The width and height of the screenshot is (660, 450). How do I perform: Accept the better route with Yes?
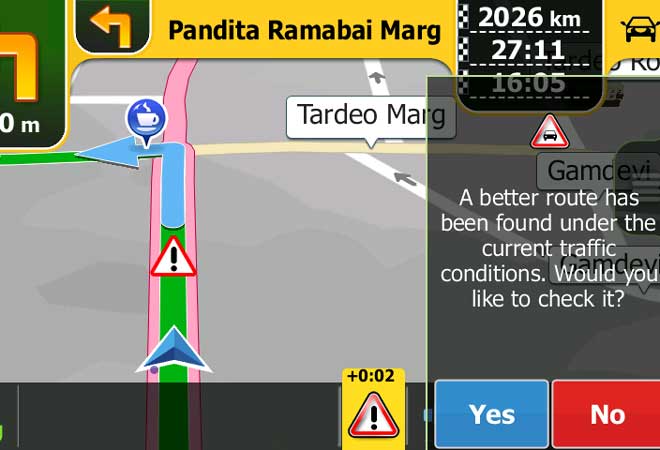(492, 414)
